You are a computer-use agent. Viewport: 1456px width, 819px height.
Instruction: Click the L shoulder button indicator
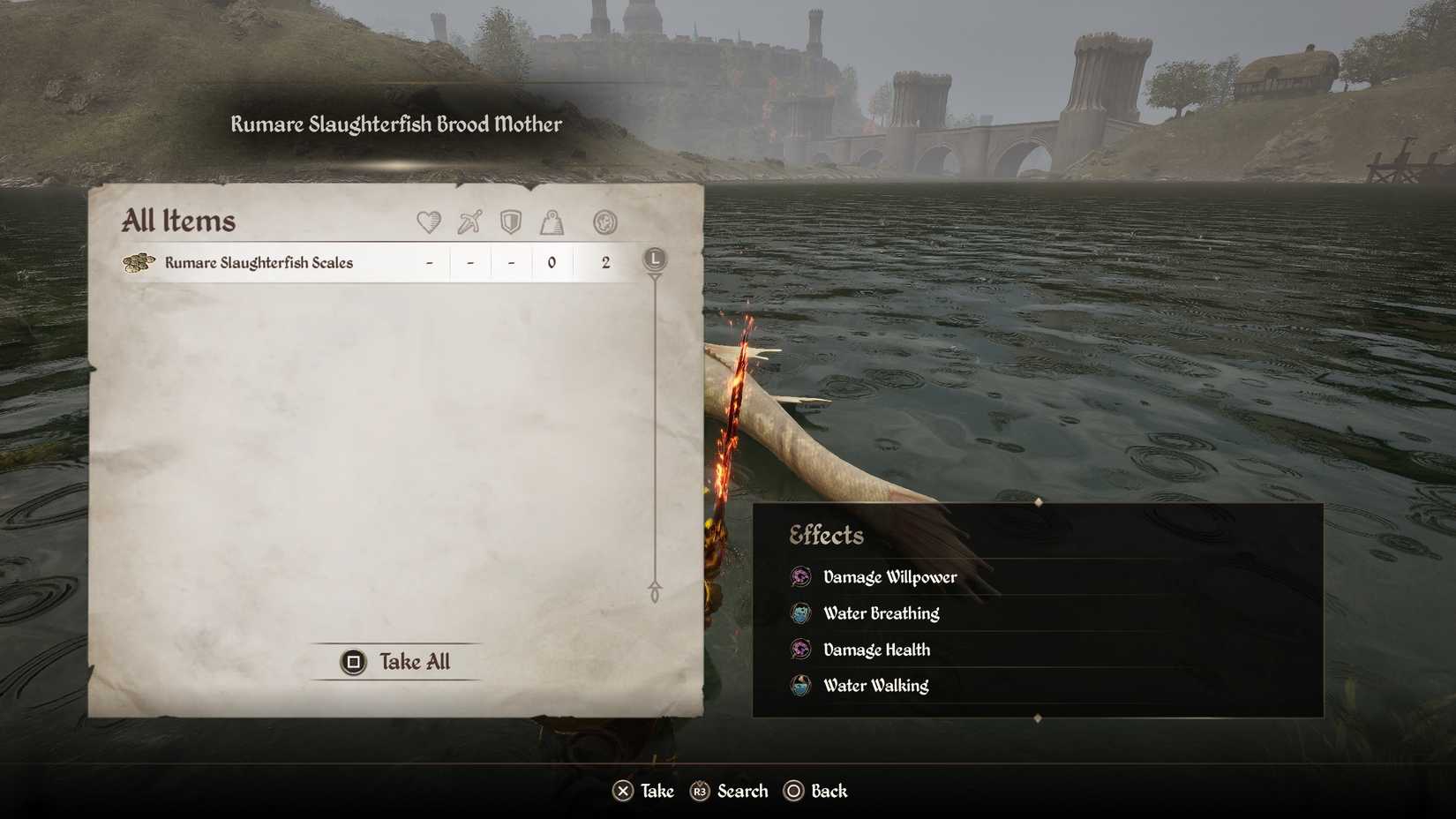point(653,259)
